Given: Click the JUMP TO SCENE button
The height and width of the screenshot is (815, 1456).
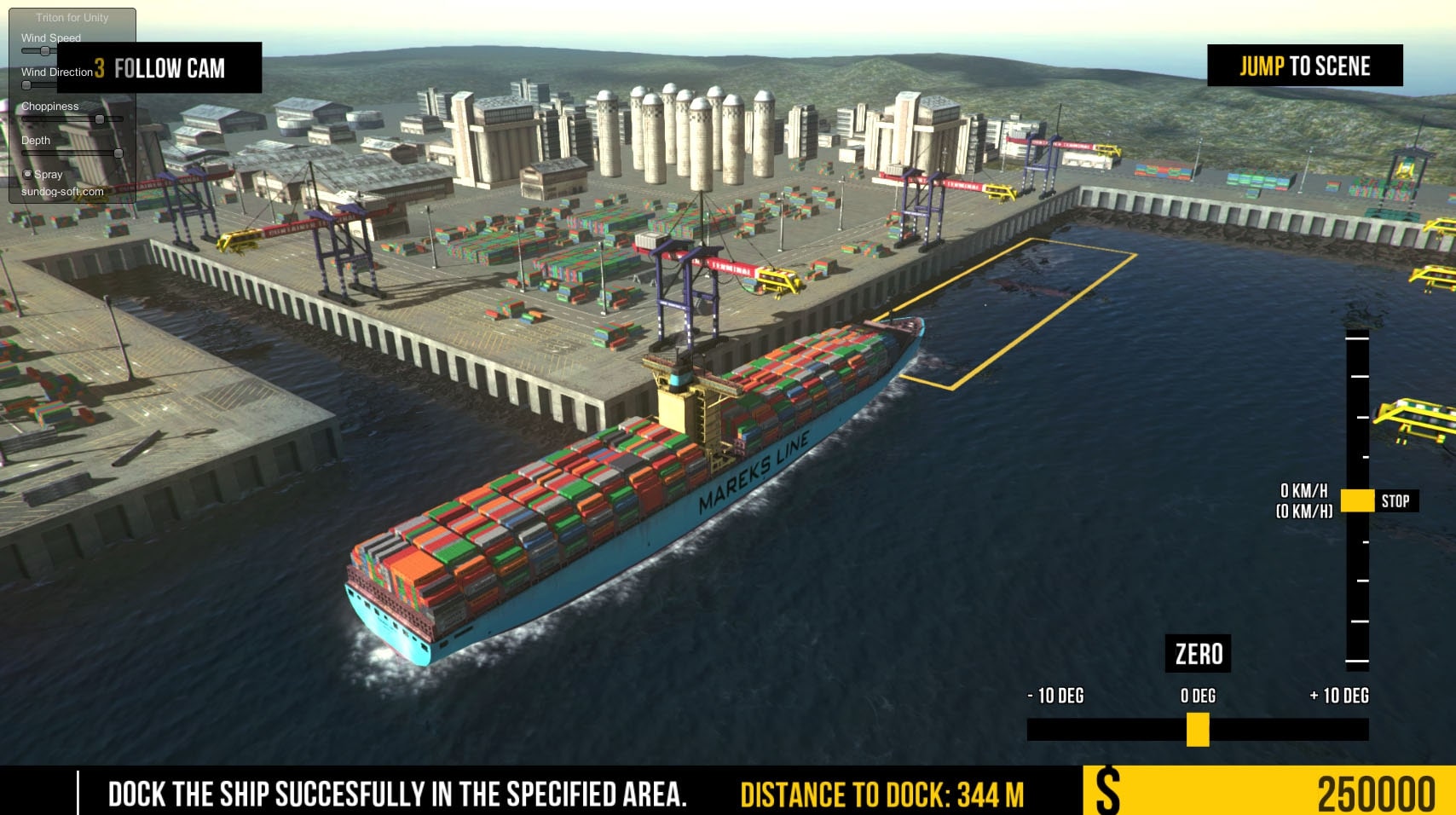Looking at the screenshot, I should (x=1305, y=66).
